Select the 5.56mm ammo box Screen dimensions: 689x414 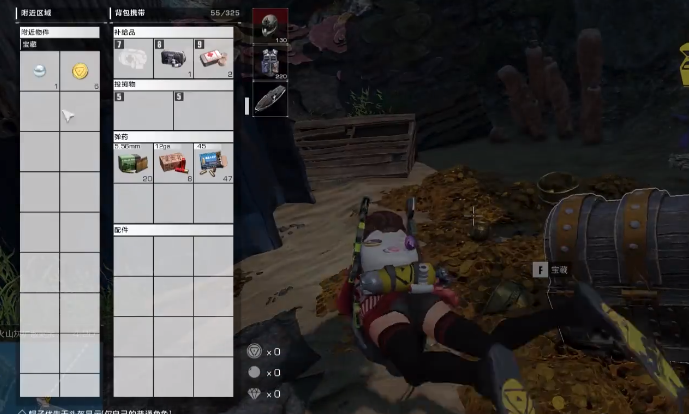133,163
